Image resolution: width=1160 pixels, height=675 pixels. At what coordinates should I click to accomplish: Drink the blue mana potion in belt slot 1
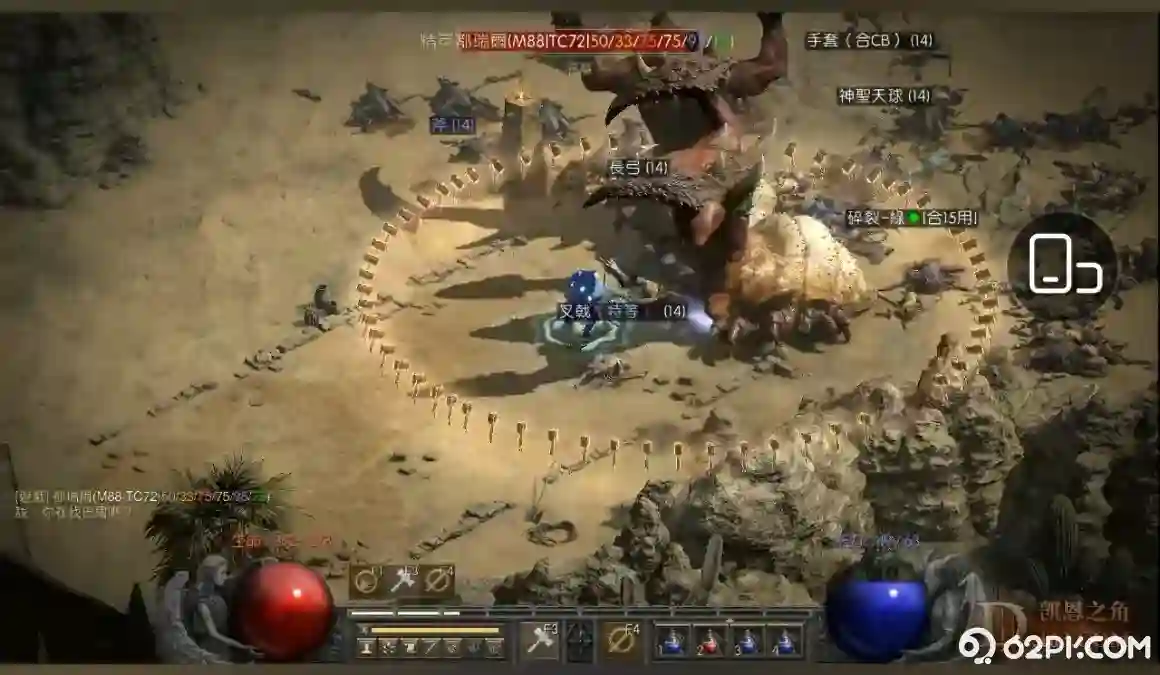(670, 640)
